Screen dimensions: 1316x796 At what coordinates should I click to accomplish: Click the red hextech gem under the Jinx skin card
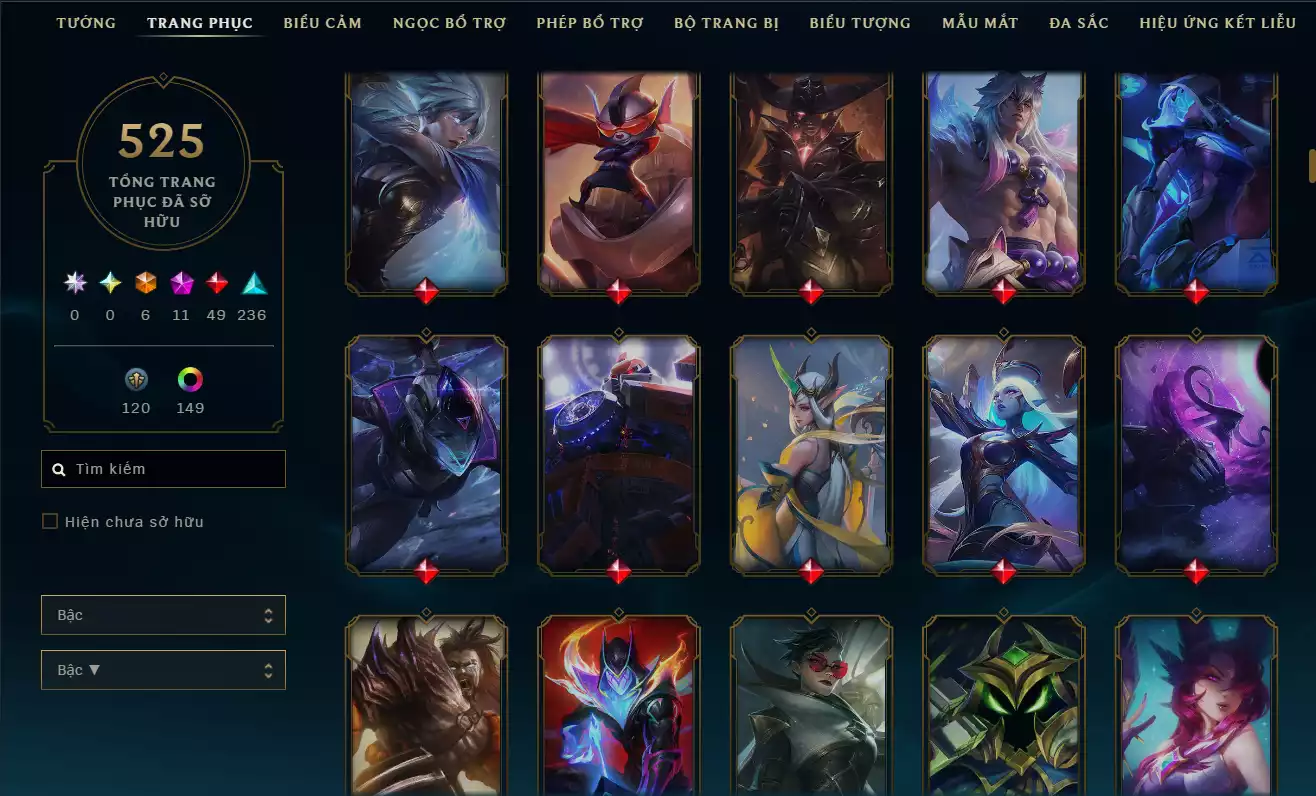click(x=1196, y=293)
